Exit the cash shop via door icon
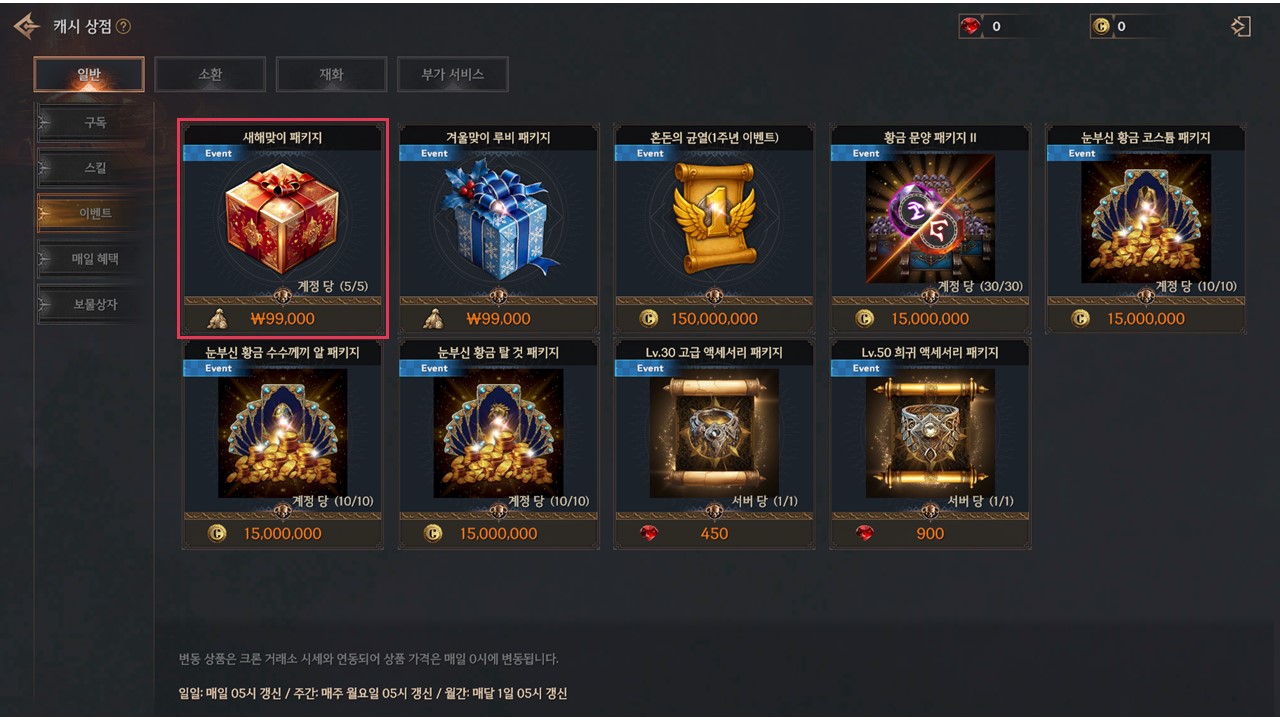This screenshot has height=720, width=1280. [1241, 27]
